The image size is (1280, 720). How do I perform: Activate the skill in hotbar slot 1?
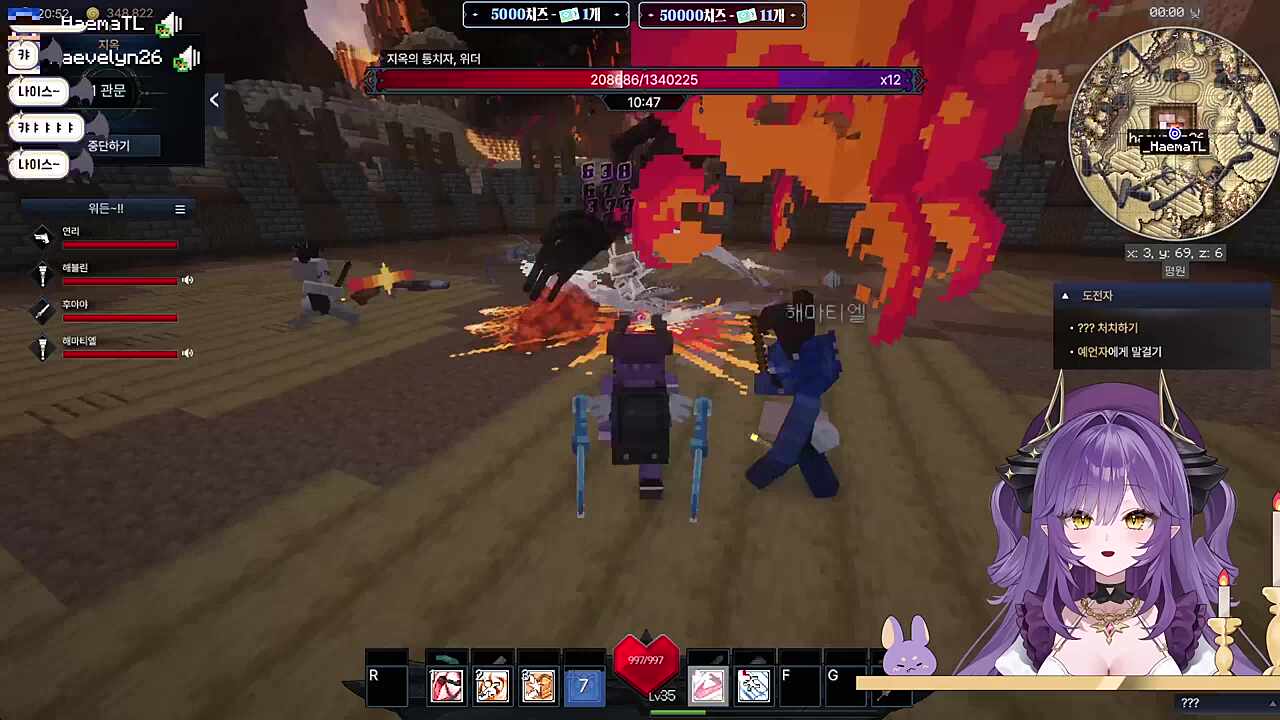(446, 686)
